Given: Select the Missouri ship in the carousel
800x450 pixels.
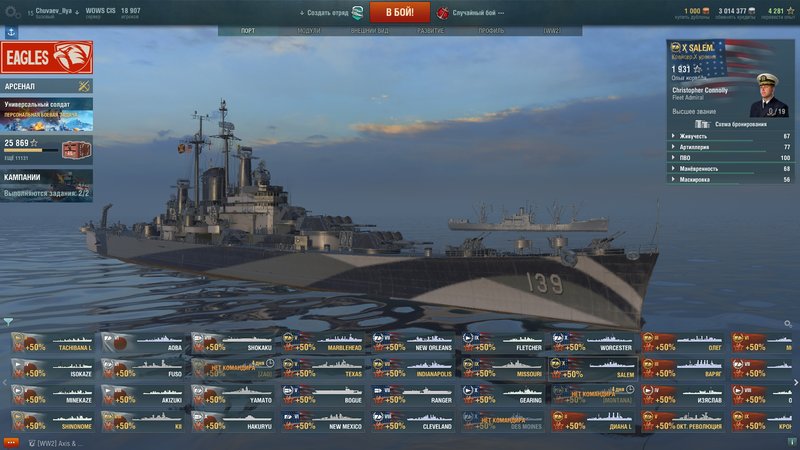Looking at the screenshot, I should [503, 369].
